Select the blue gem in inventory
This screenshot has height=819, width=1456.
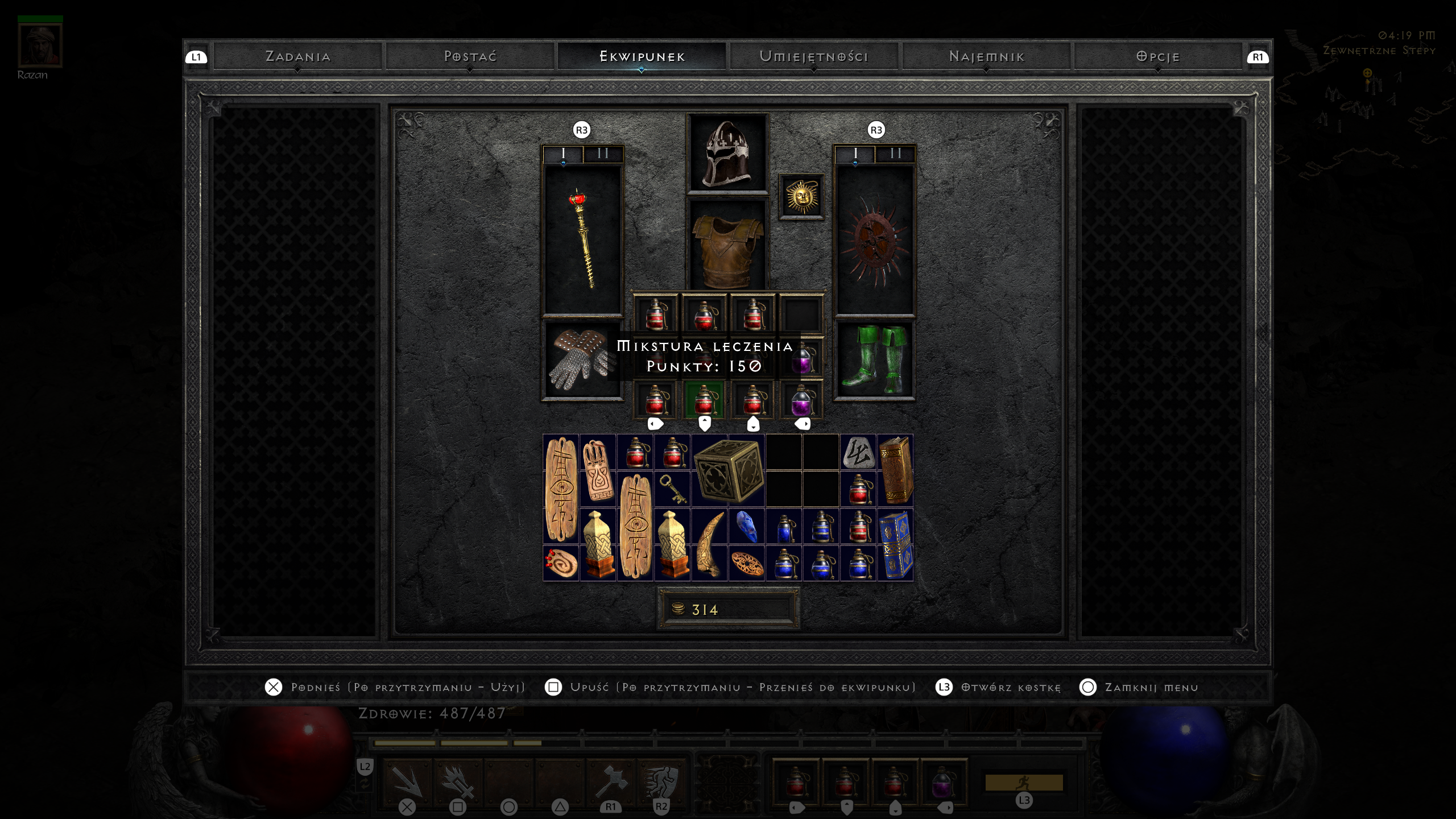pyautogui.click(x=746, y=526)
